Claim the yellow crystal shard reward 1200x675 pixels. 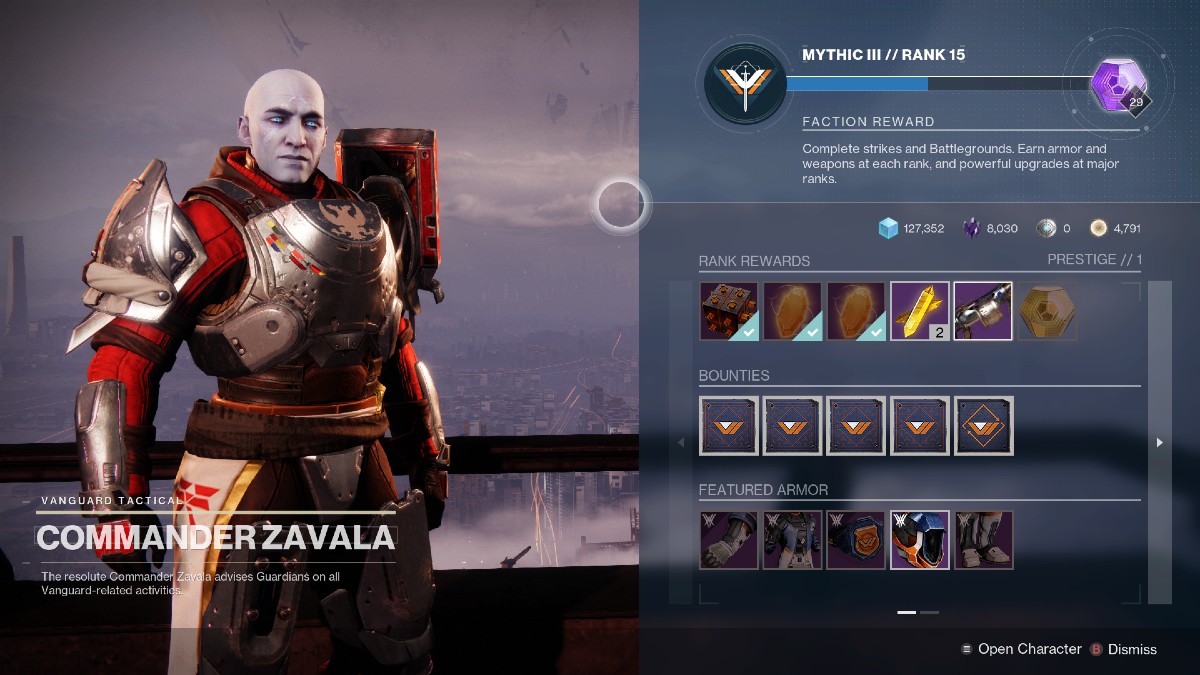[920, 311]
